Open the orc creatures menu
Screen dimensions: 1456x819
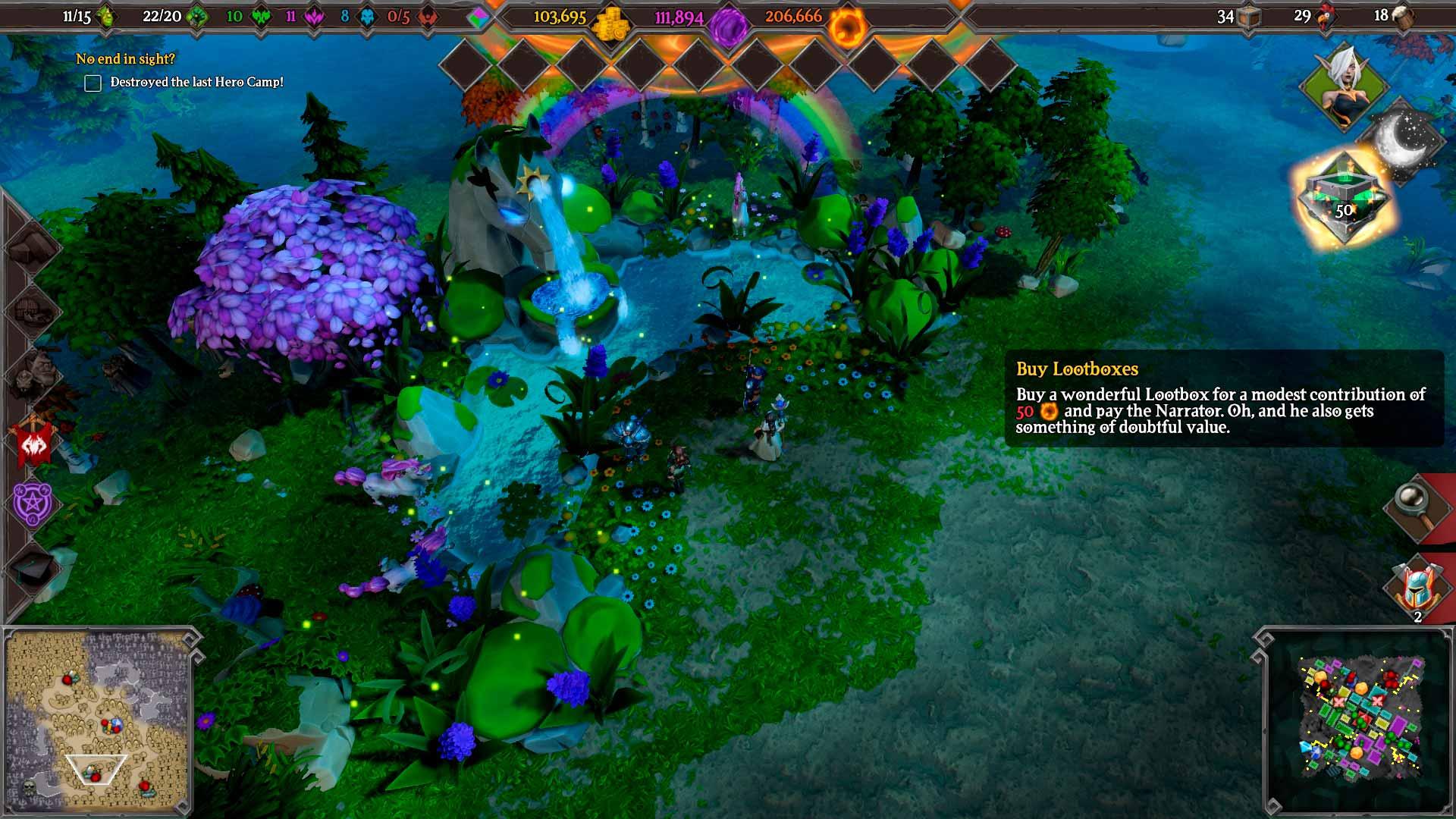pyautogui.click(x=33, y=373)
